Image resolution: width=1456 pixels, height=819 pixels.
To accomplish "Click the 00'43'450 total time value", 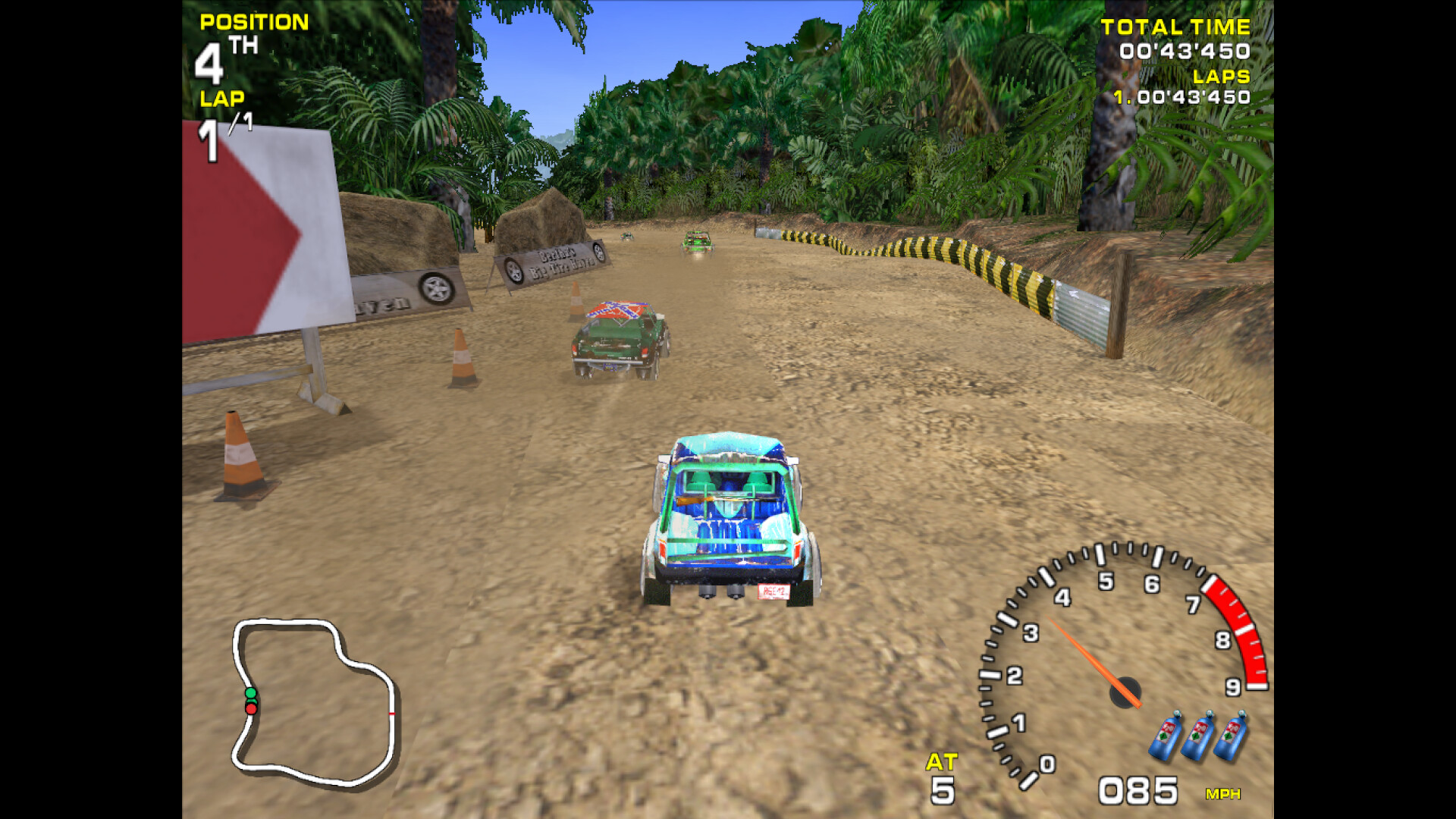I will pyautogui.click(x=1185, y=50).
